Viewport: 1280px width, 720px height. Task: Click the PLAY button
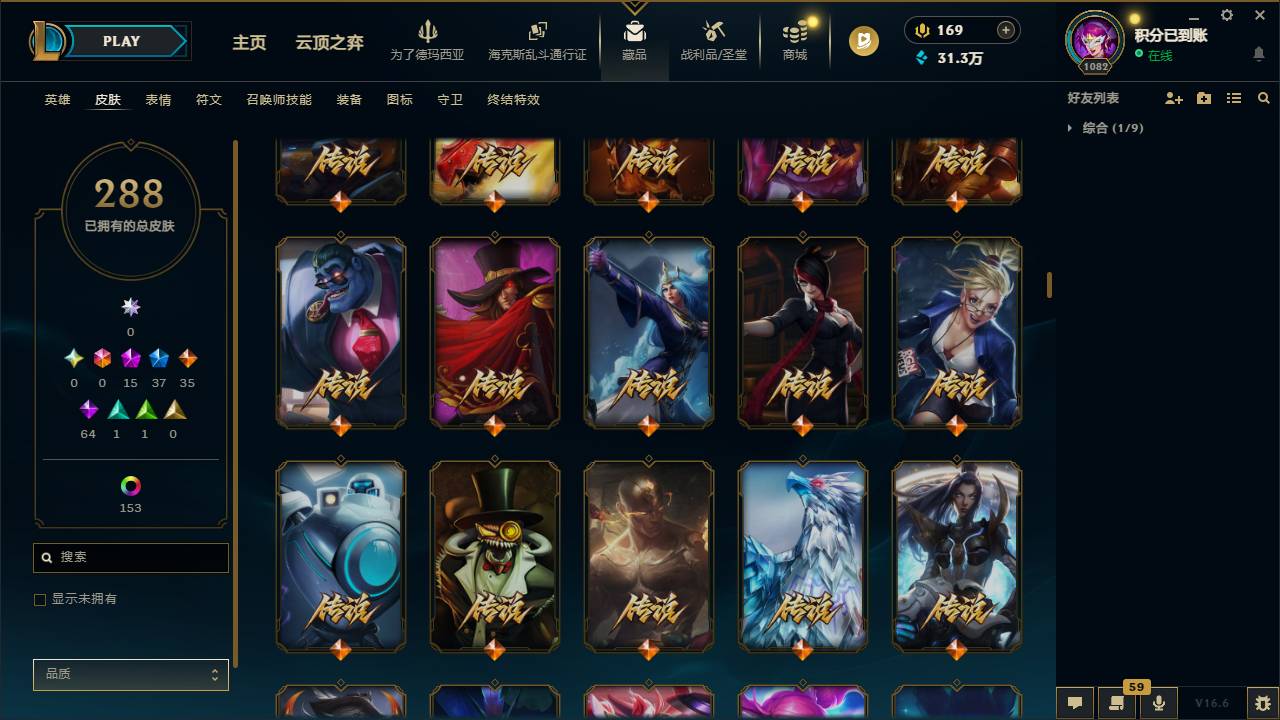pyautogui.click(x=121, y=41)
